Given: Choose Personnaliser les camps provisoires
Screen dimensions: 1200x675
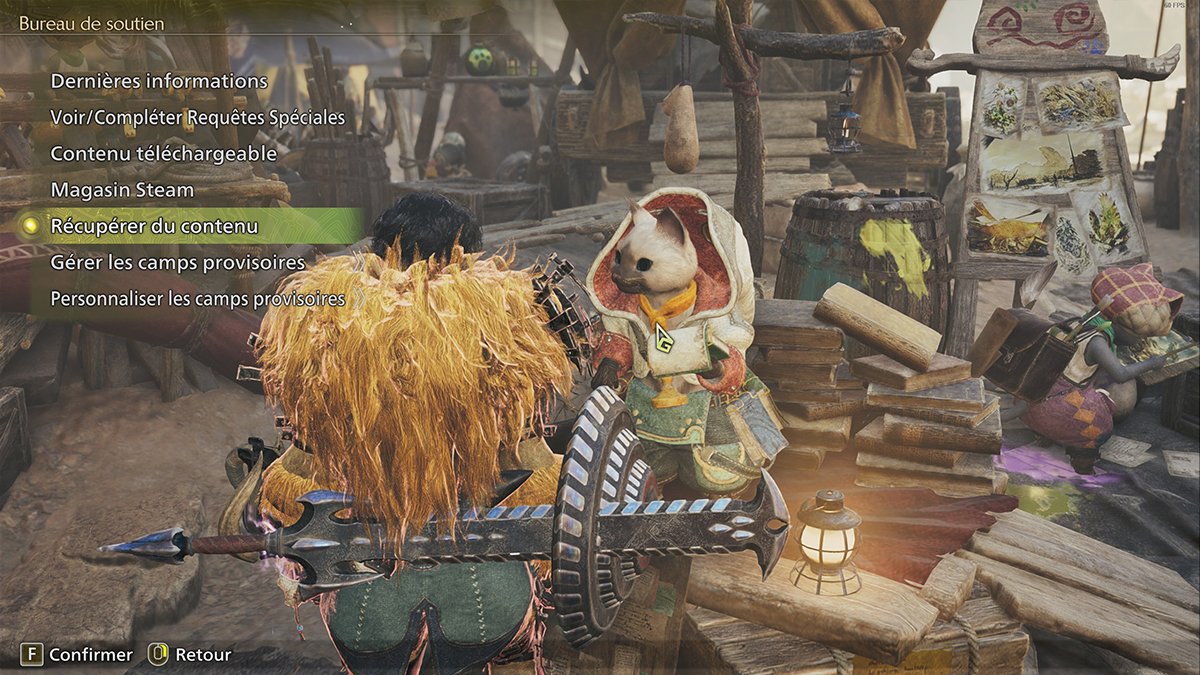Looking at the screenshot, I should point(197,298).
